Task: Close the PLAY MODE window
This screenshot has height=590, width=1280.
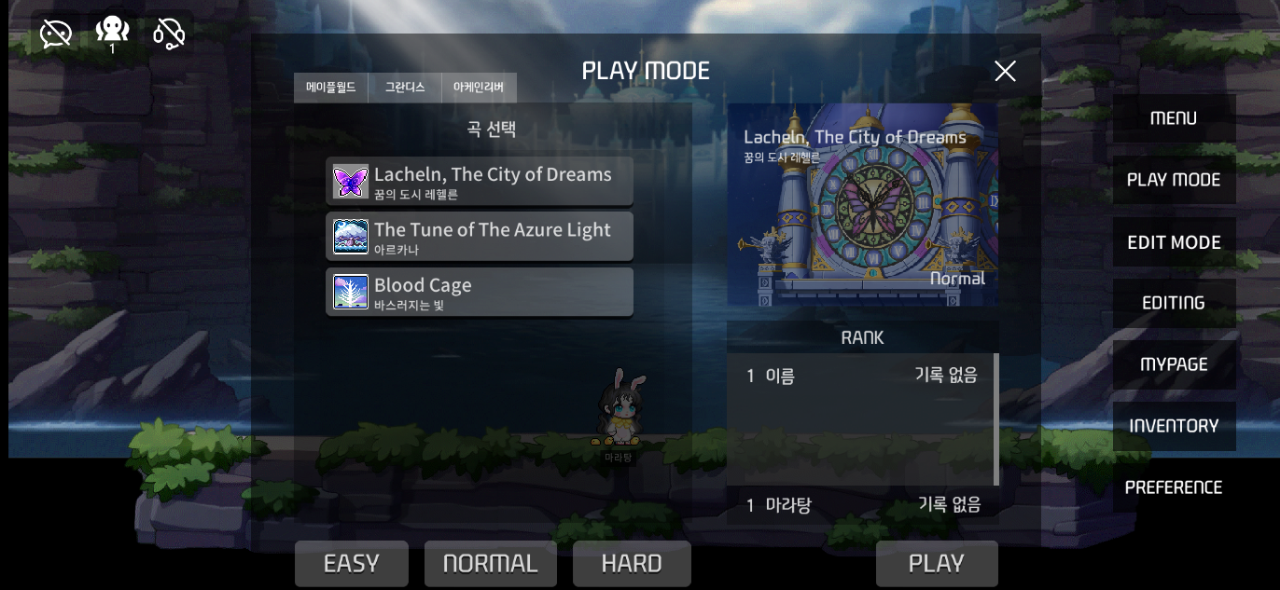Action: (1005, 71)
